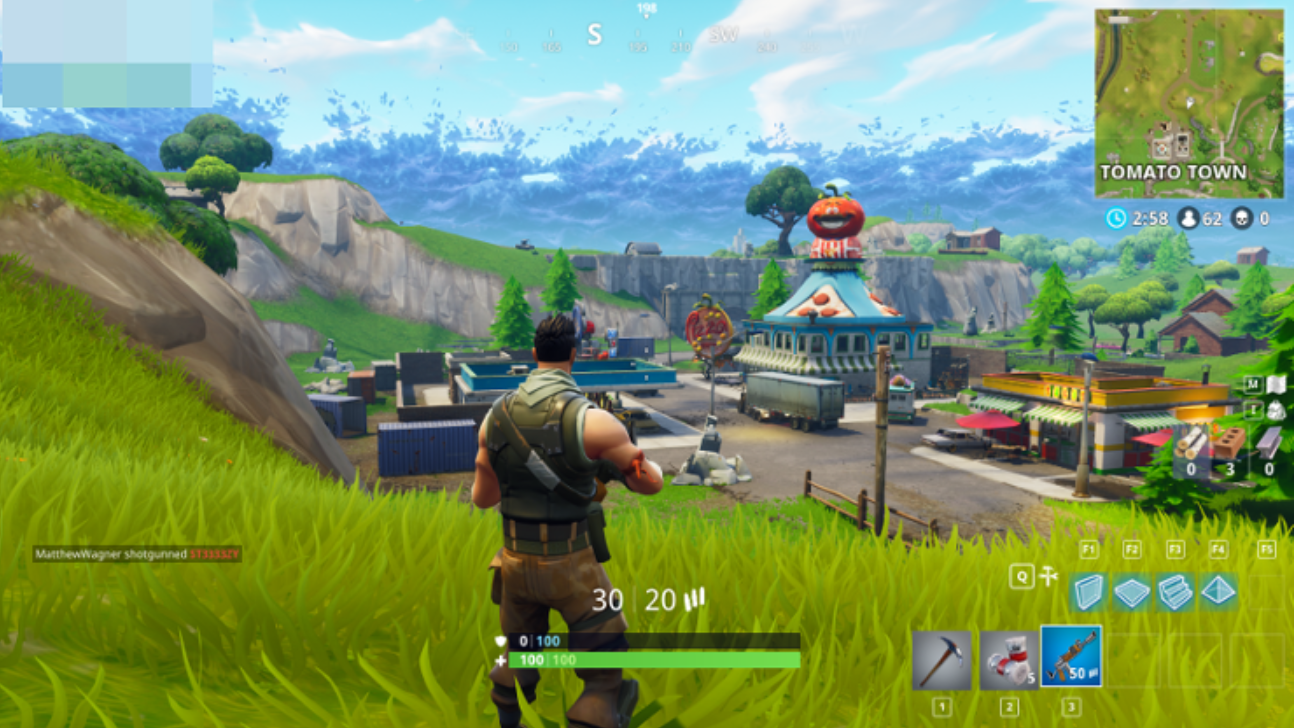Equip the pickaxe in slot 1
Viewport: 1294px width, 728px height.
point(941,660)
